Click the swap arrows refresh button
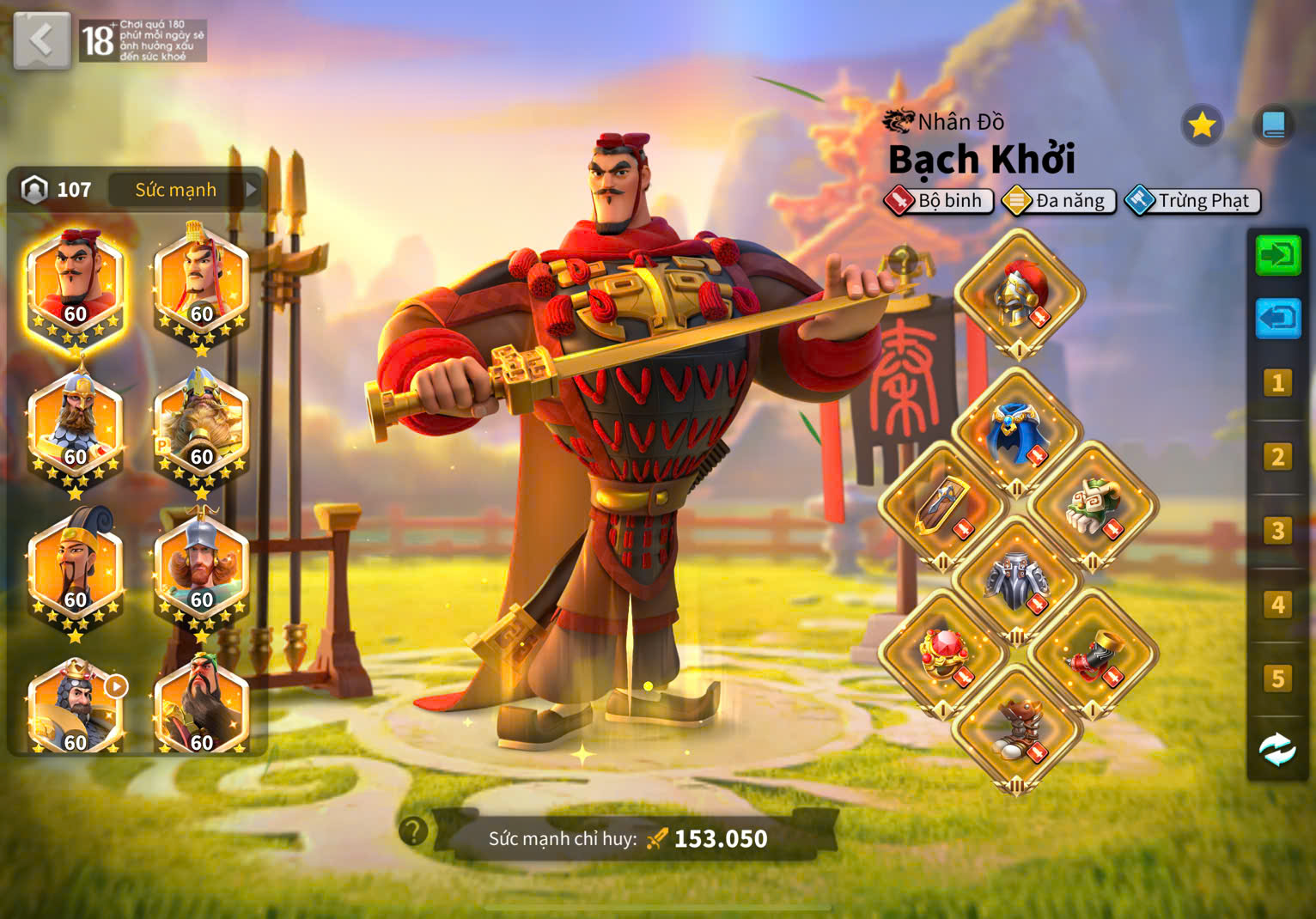This screenshot has width=1316, height=919. point(1277,750)
